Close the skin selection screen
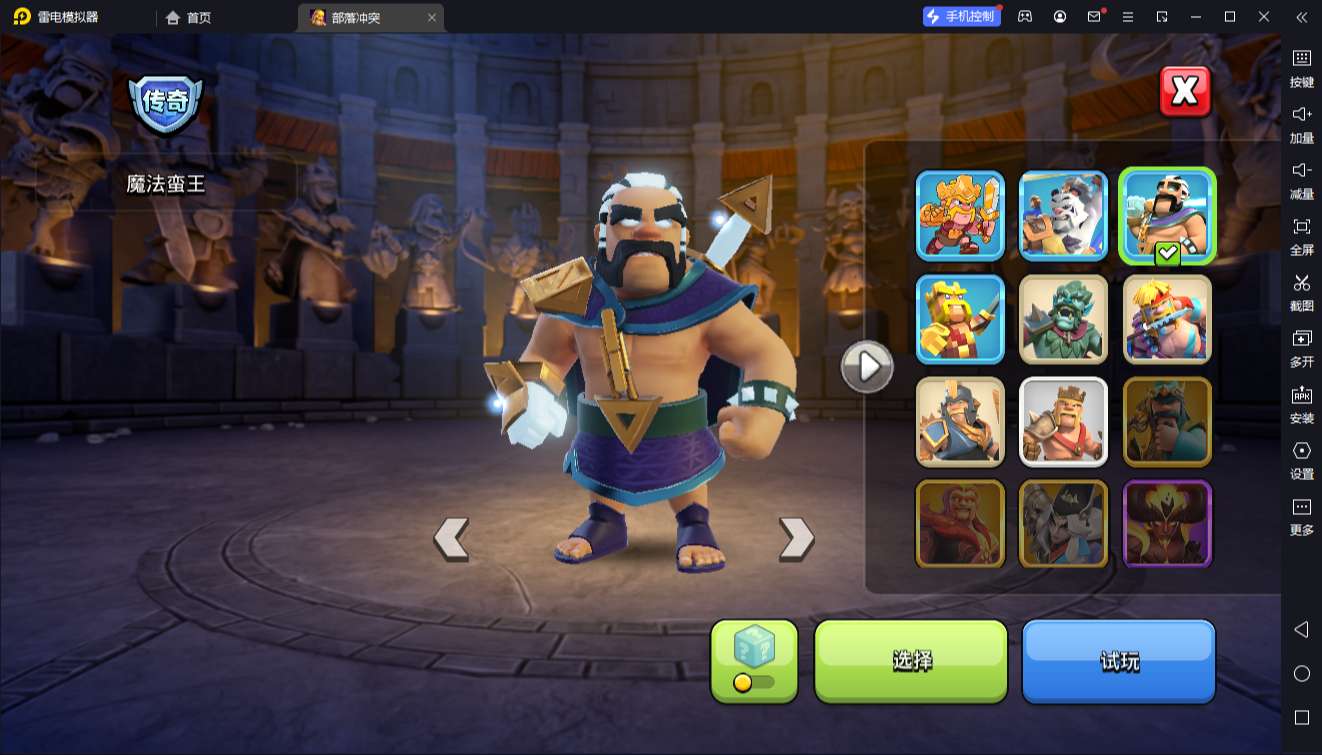Image resolution: width=1322 pixels, height=755 pixels. coord(1185,92)
